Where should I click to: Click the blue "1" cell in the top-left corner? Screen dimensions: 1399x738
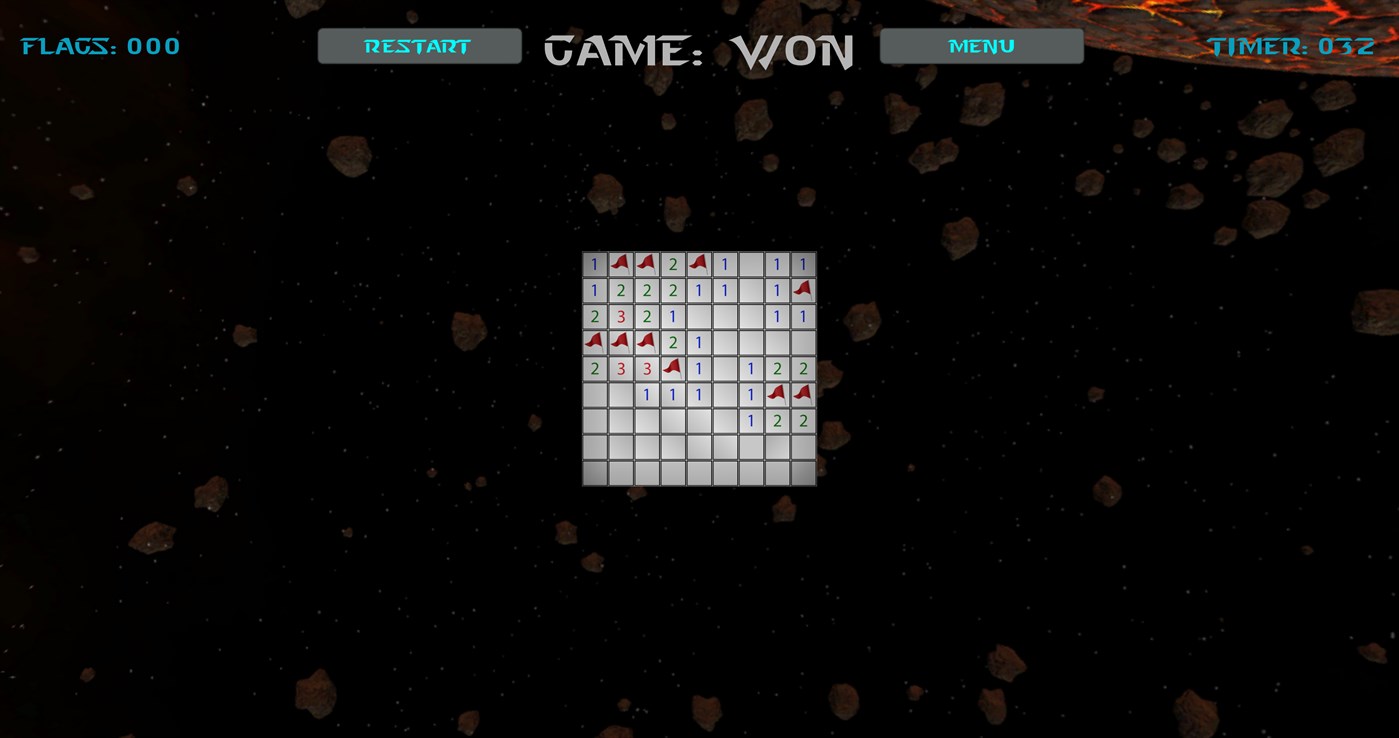594,263
